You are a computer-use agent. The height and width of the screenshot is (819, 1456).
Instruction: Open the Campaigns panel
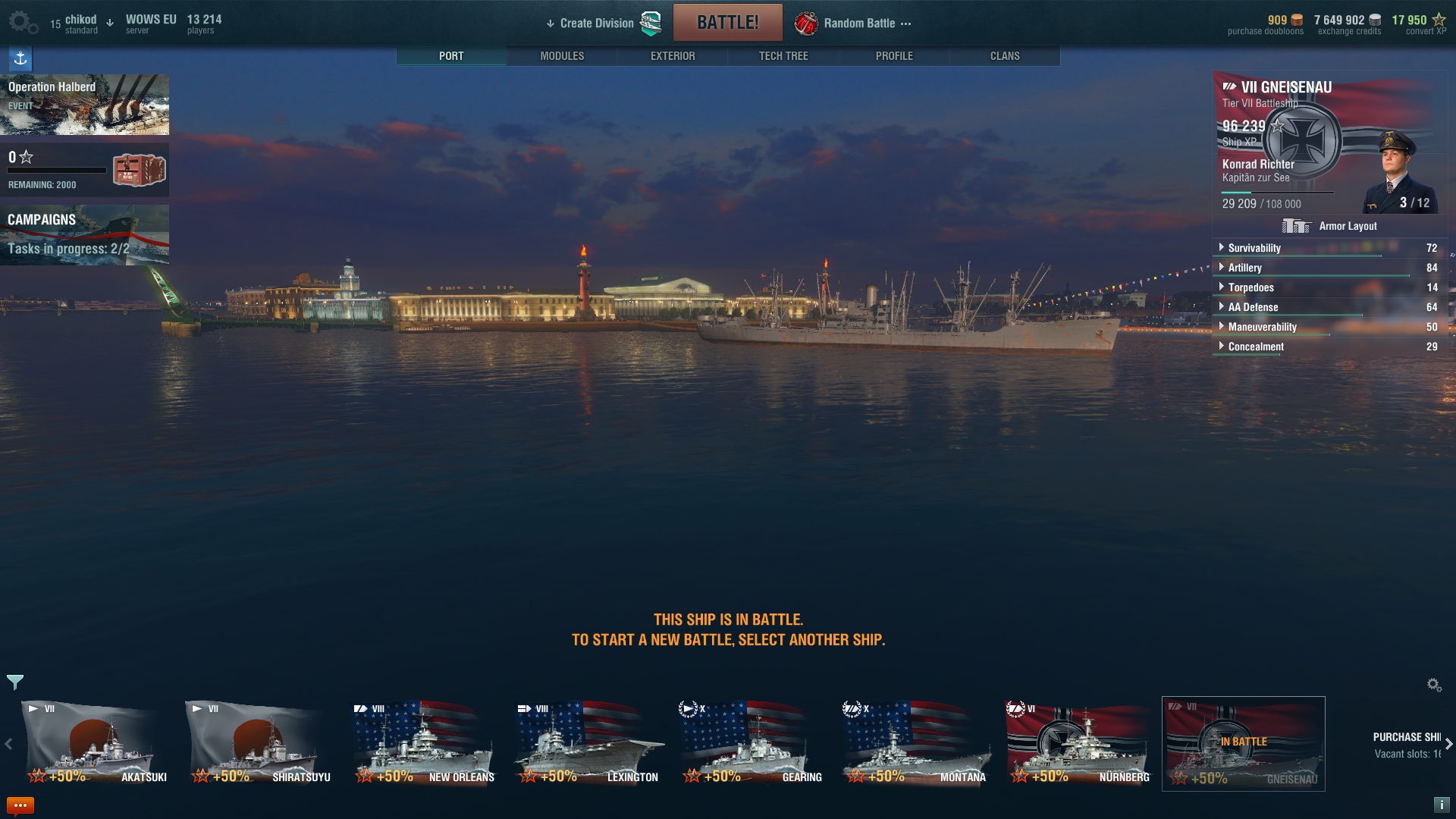tap(84, 234)
